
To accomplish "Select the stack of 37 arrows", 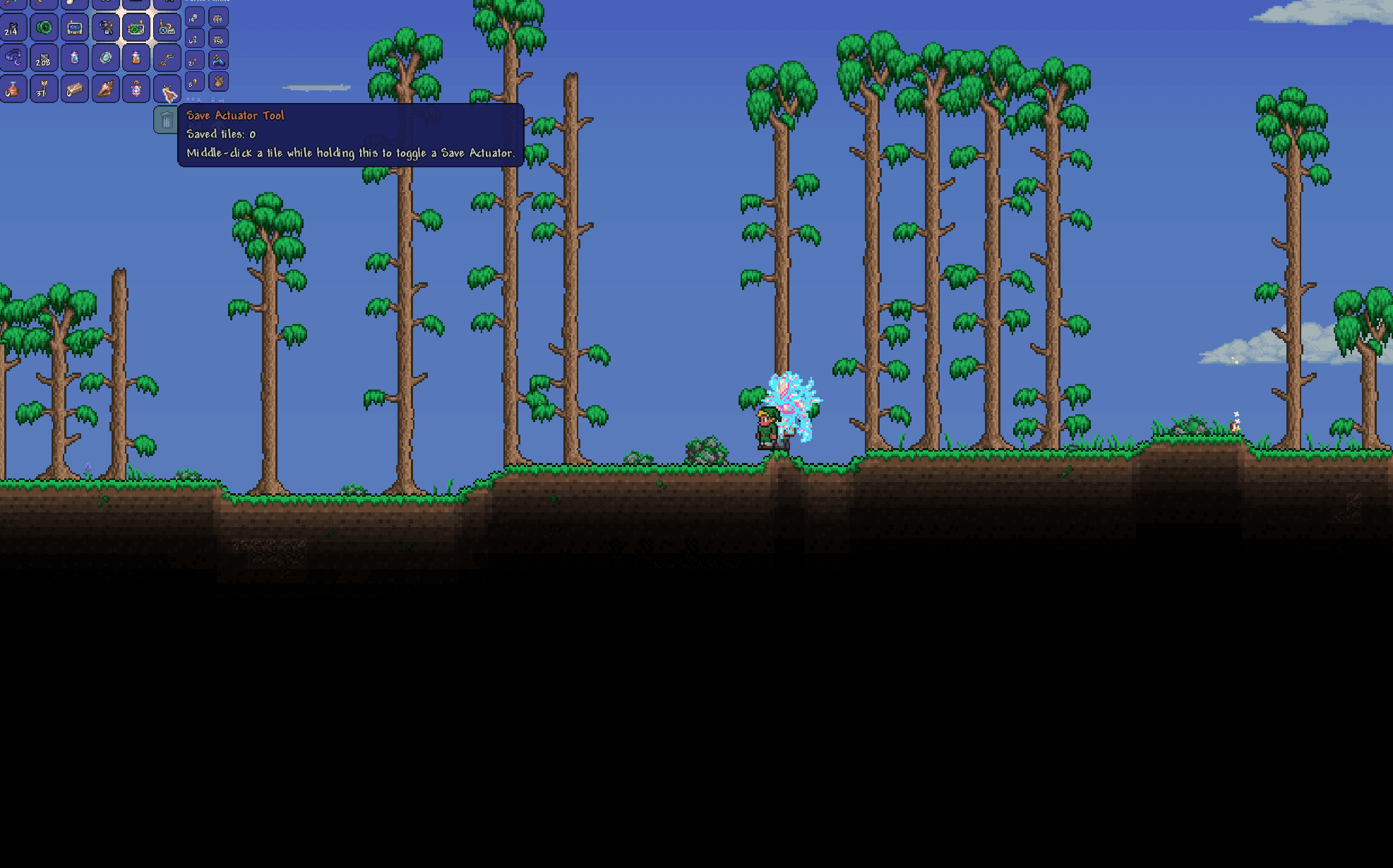I will (x=44, y=91).
